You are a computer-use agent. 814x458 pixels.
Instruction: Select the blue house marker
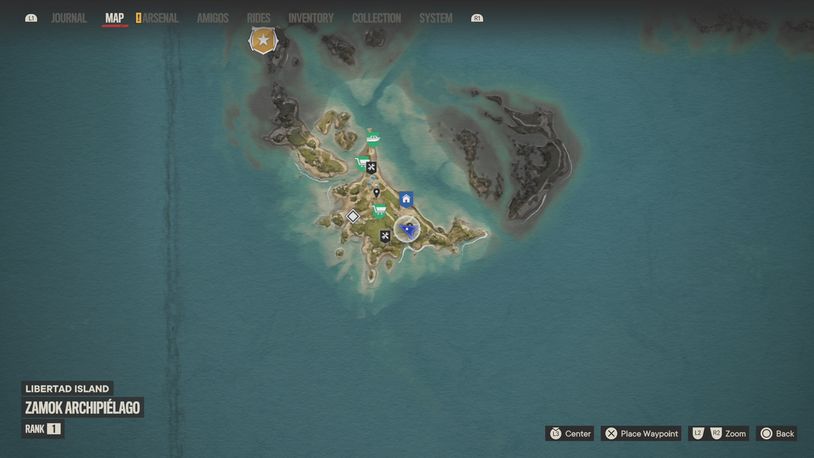click(406, 199)
